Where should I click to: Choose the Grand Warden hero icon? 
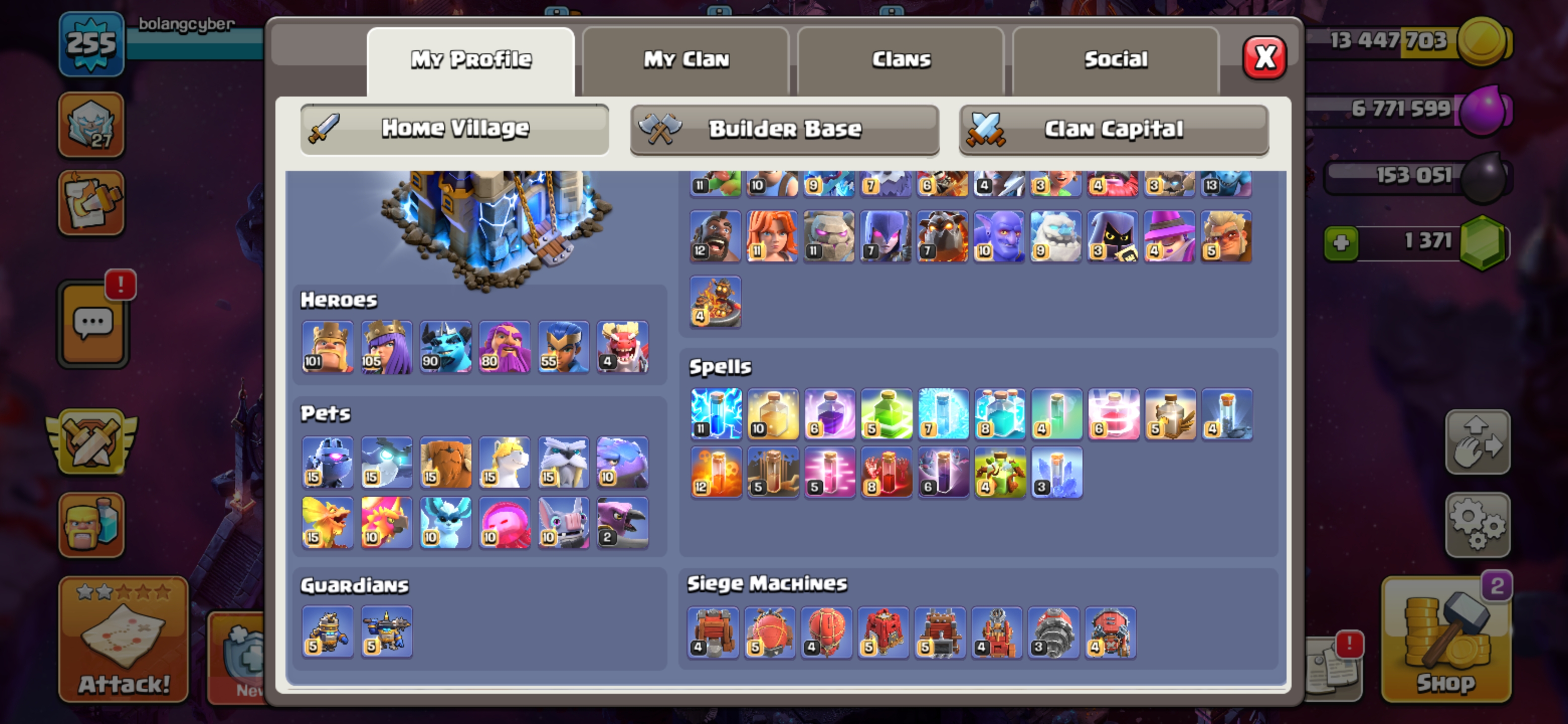tap(505, 347)
